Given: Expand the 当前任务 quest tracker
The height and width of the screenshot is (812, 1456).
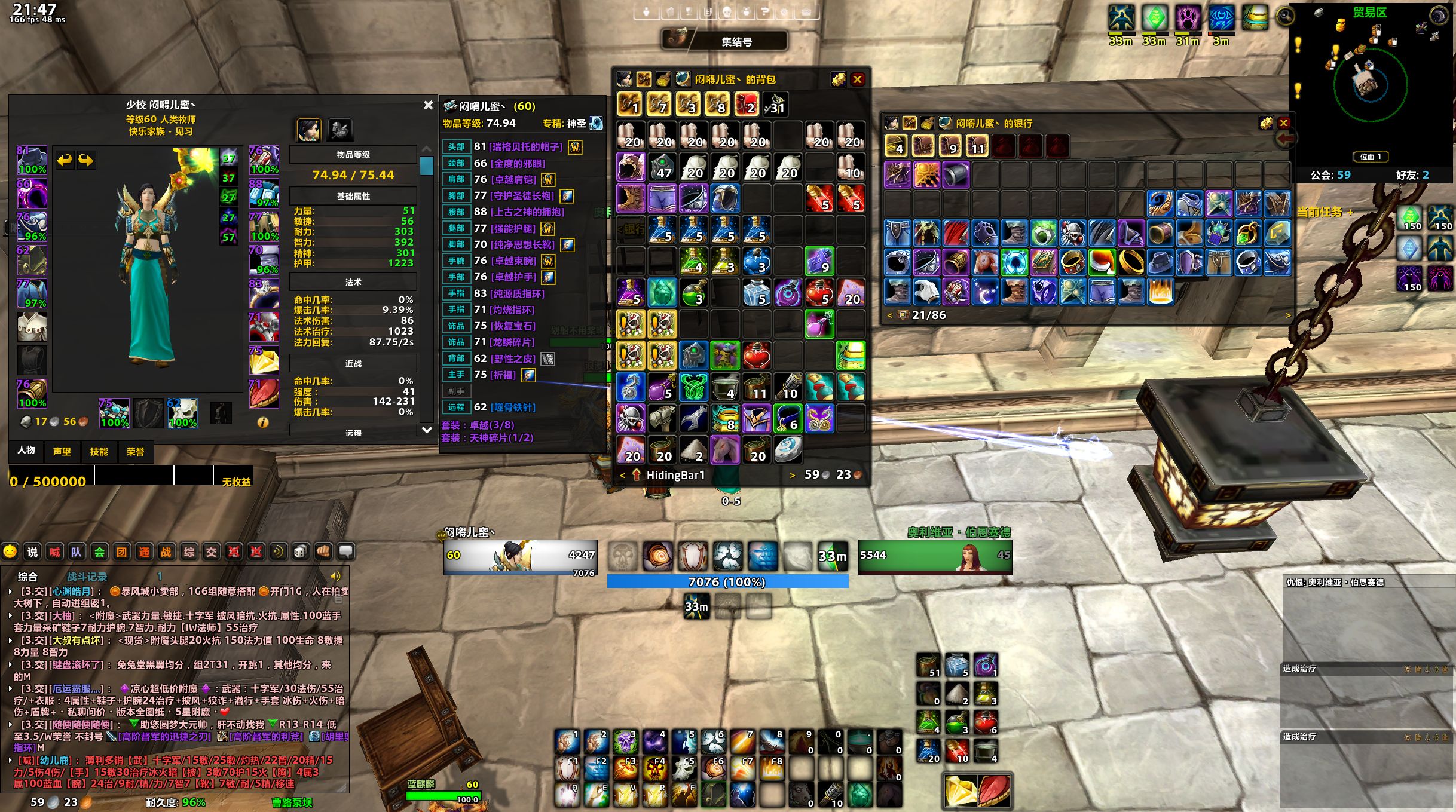Looking at the screenshot, I should pyautogui.click(x=1350, y=212).
